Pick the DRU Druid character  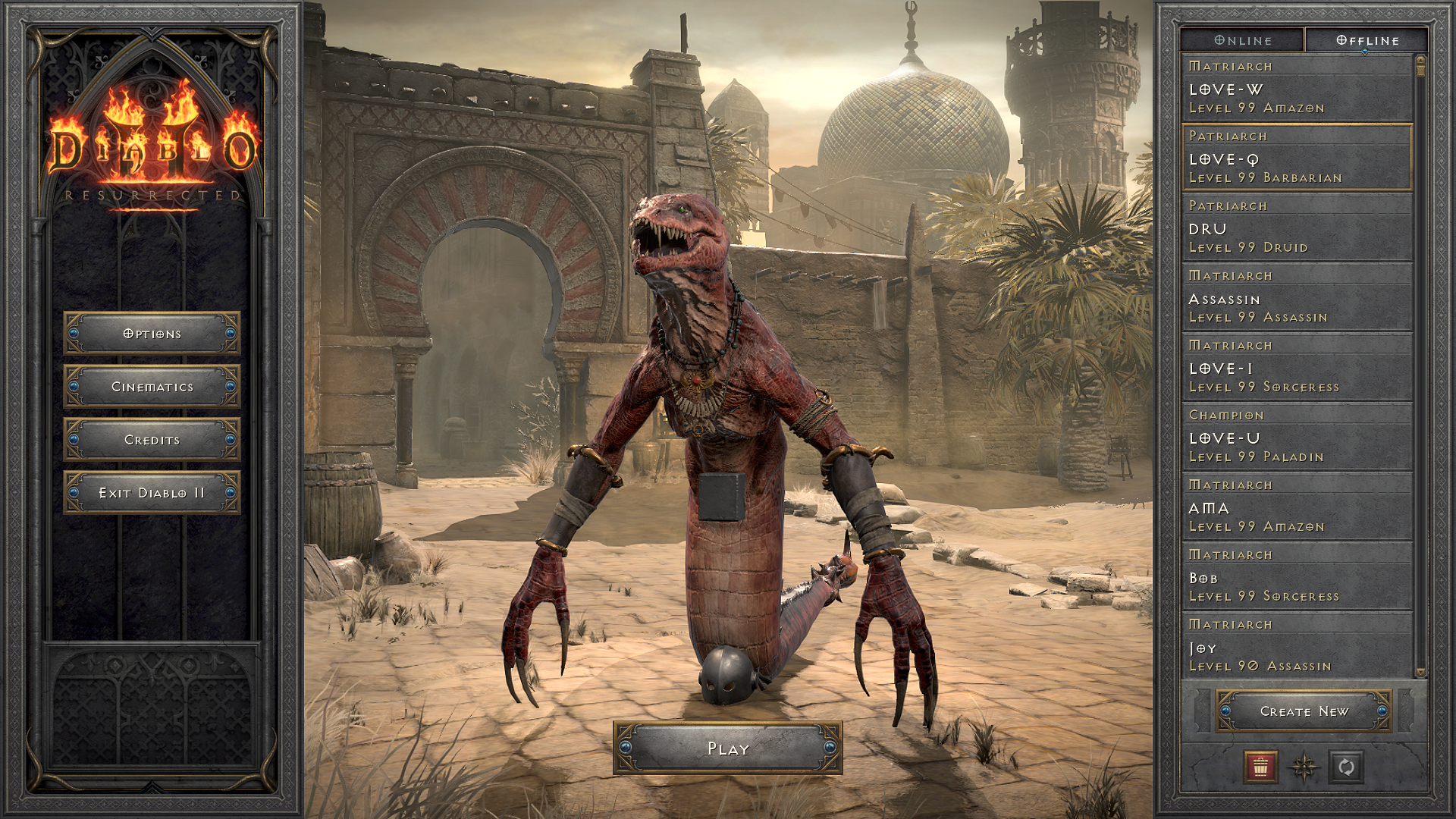[x=1297, y=228]
